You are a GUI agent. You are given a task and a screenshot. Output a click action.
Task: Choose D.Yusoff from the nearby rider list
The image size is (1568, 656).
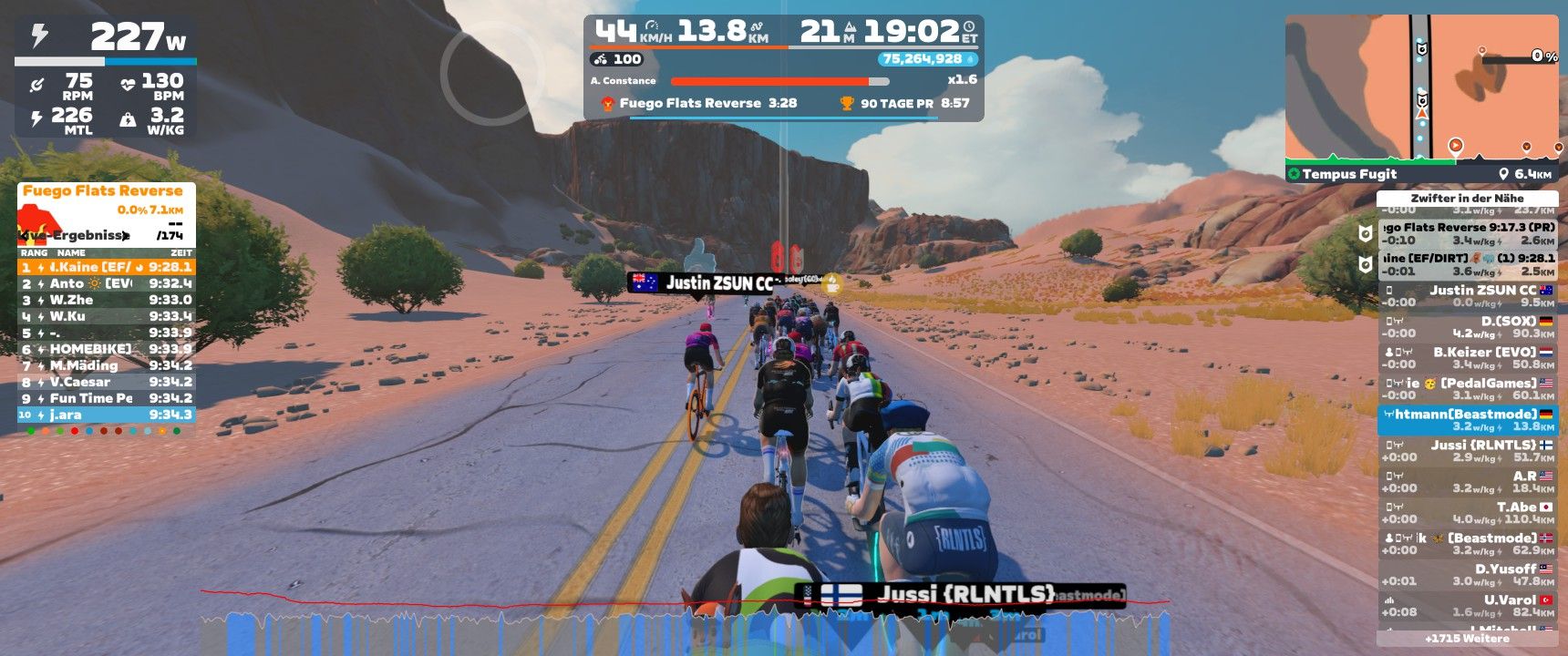click(1468, 575)
